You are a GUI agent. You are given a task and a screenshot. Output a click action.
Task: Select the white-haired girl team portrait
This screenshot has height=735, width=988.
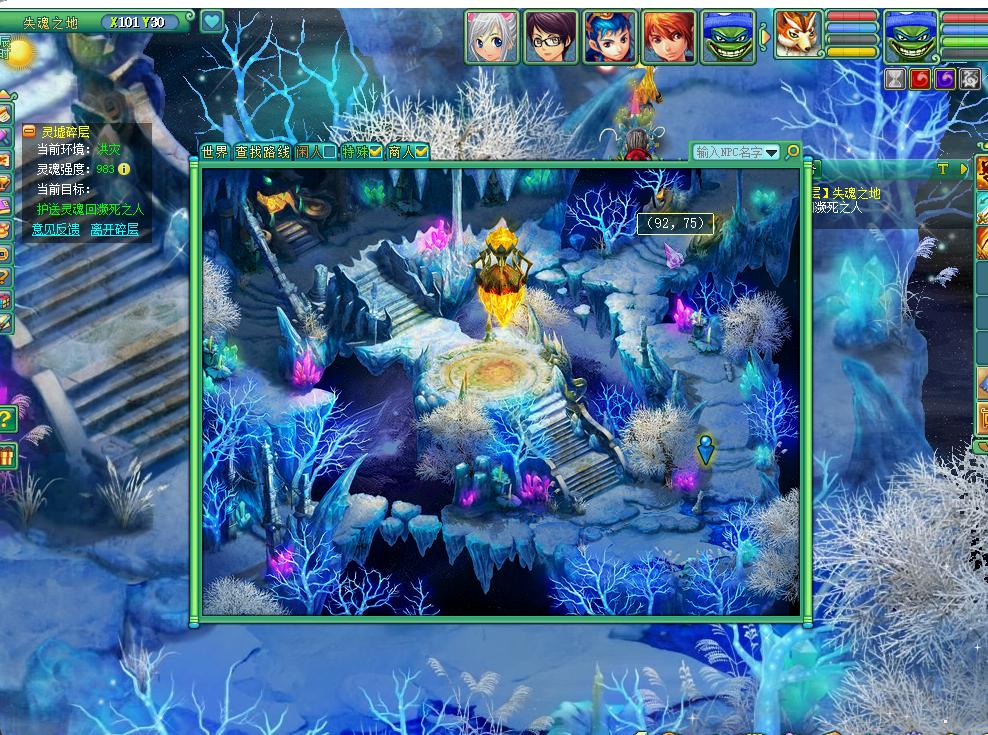pos(492,37)
